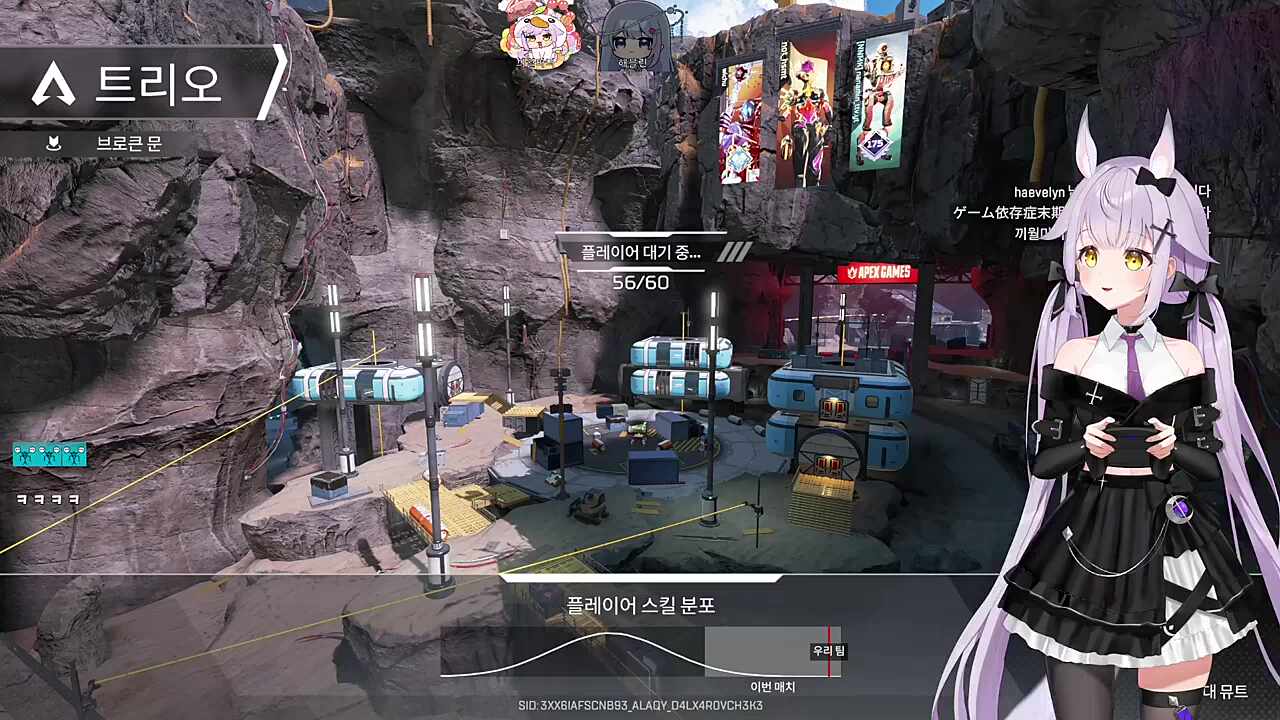The width and height of the screenshot is (1280, 720).
Task: Click the rightmost emote face on teal panel
Action: (83, 450)
